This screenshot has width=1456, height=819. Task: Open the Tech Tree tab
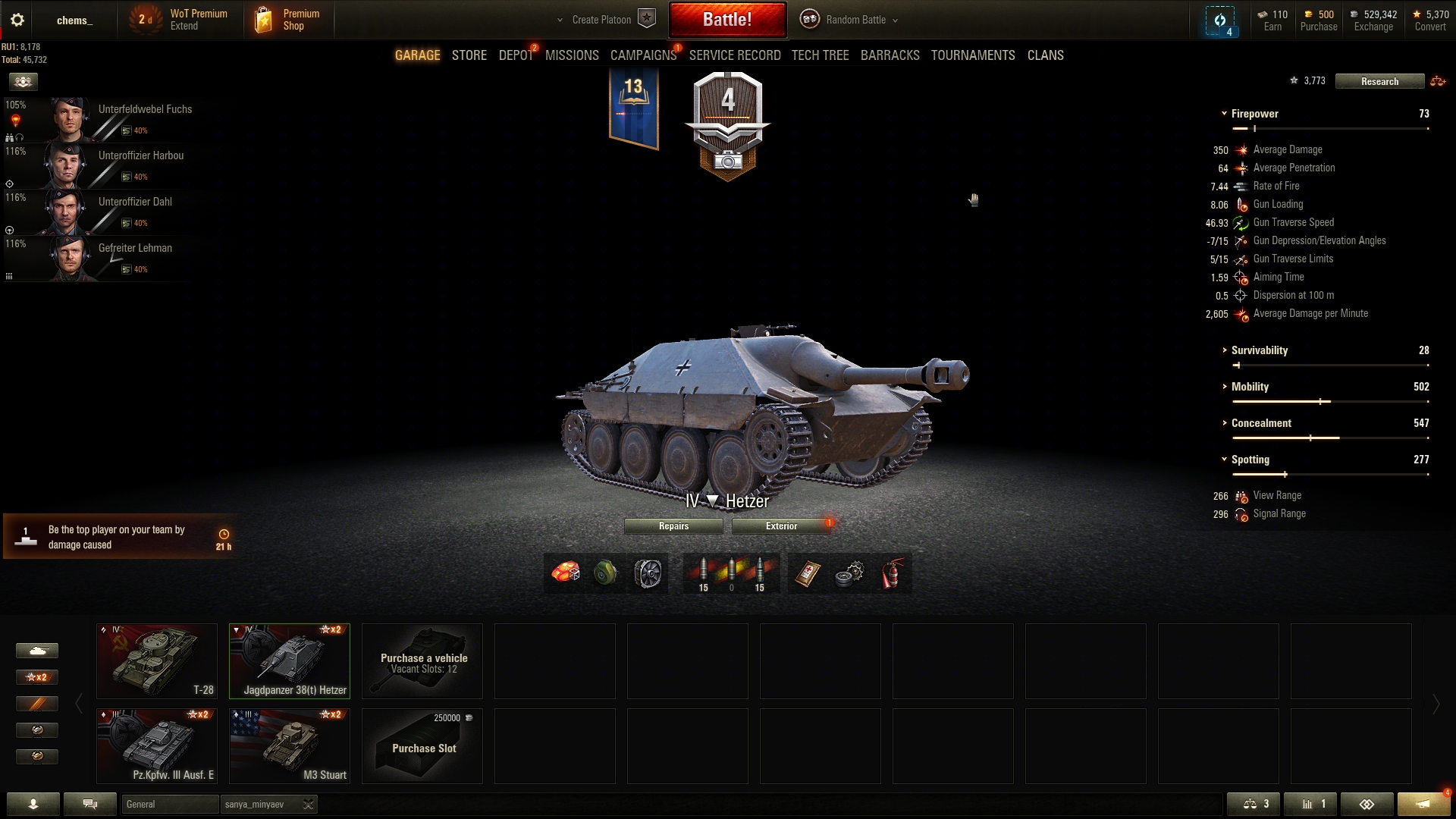click(820, 55)
